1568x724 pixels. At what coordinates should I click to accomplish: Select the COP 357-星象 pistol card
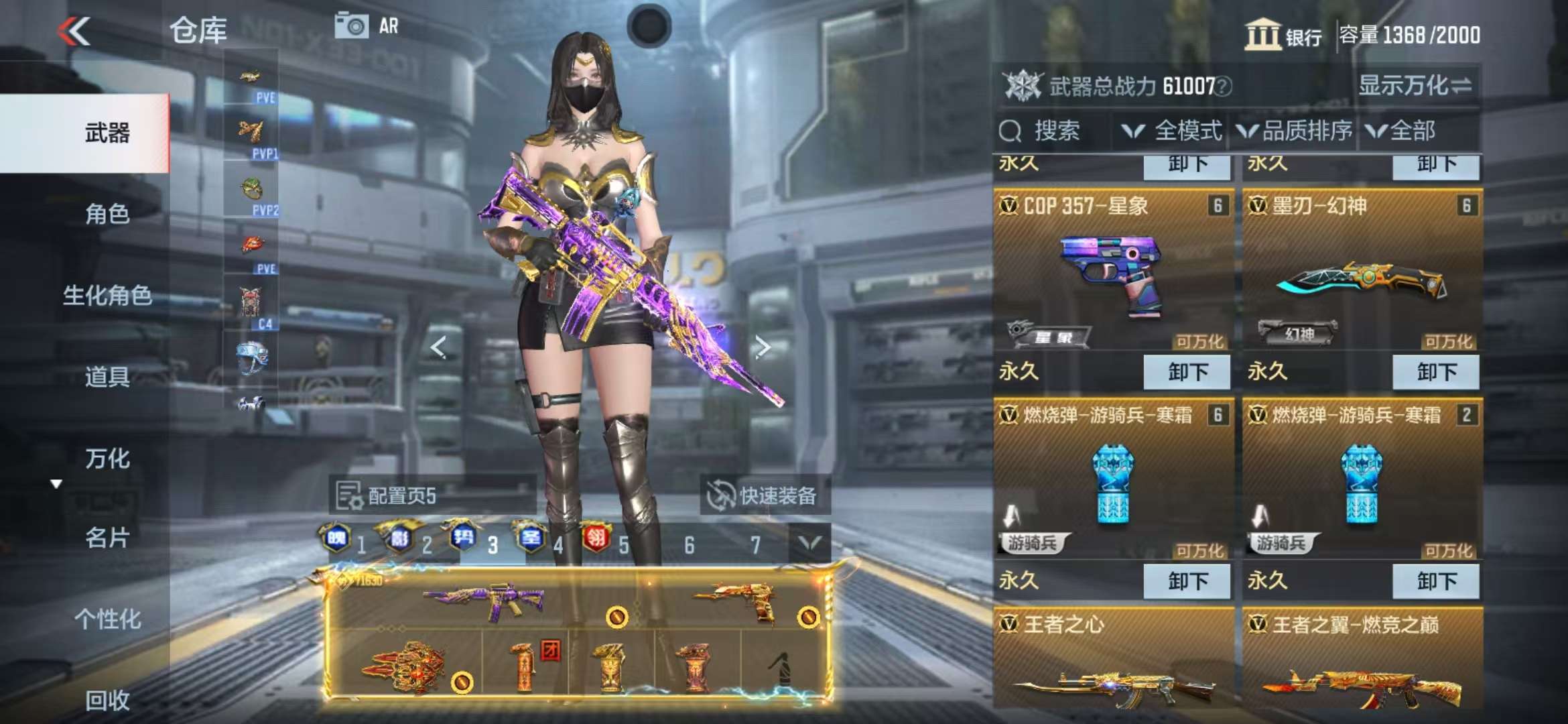pos(1112,275)
